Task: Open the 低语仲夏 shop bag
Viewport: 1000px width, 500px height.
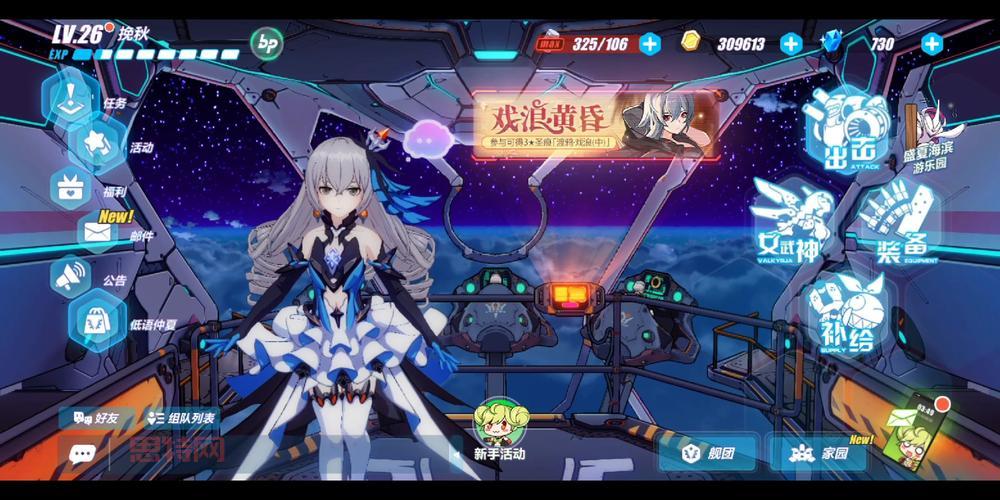Action: pyautogui.click(x=98, y=322)
